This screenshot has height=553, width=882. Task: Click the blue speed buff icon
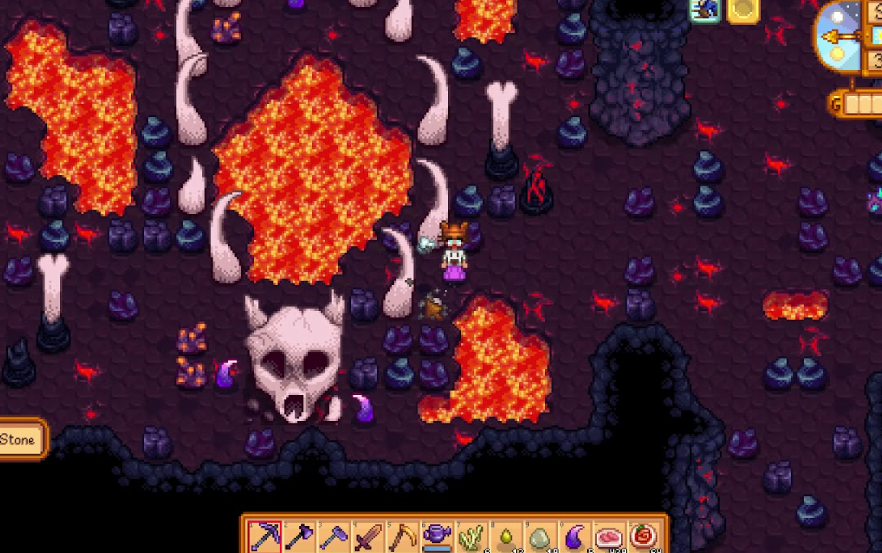(x=706, y=9)
